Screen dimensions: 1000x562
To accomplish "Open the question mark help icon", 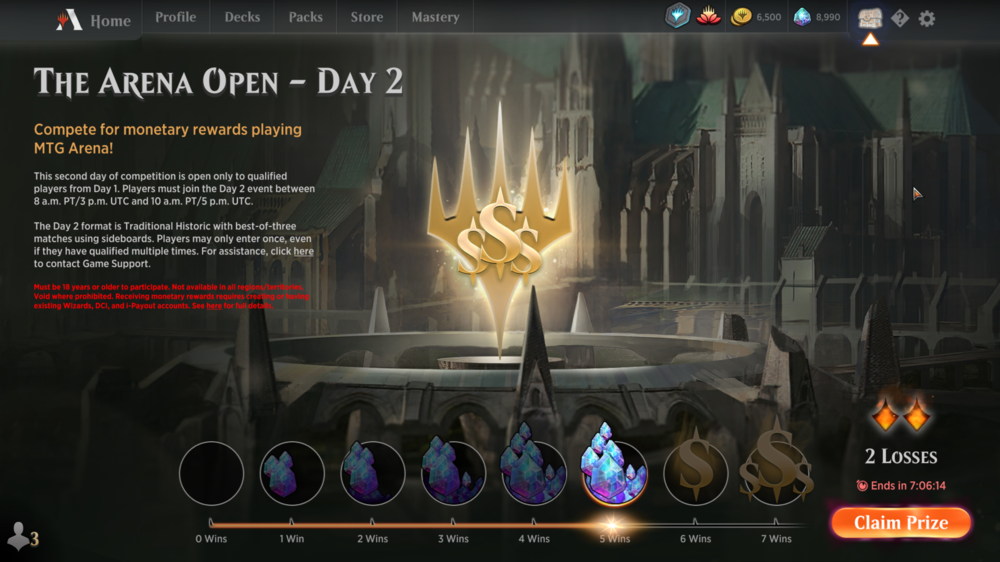I will pos(900,18).
